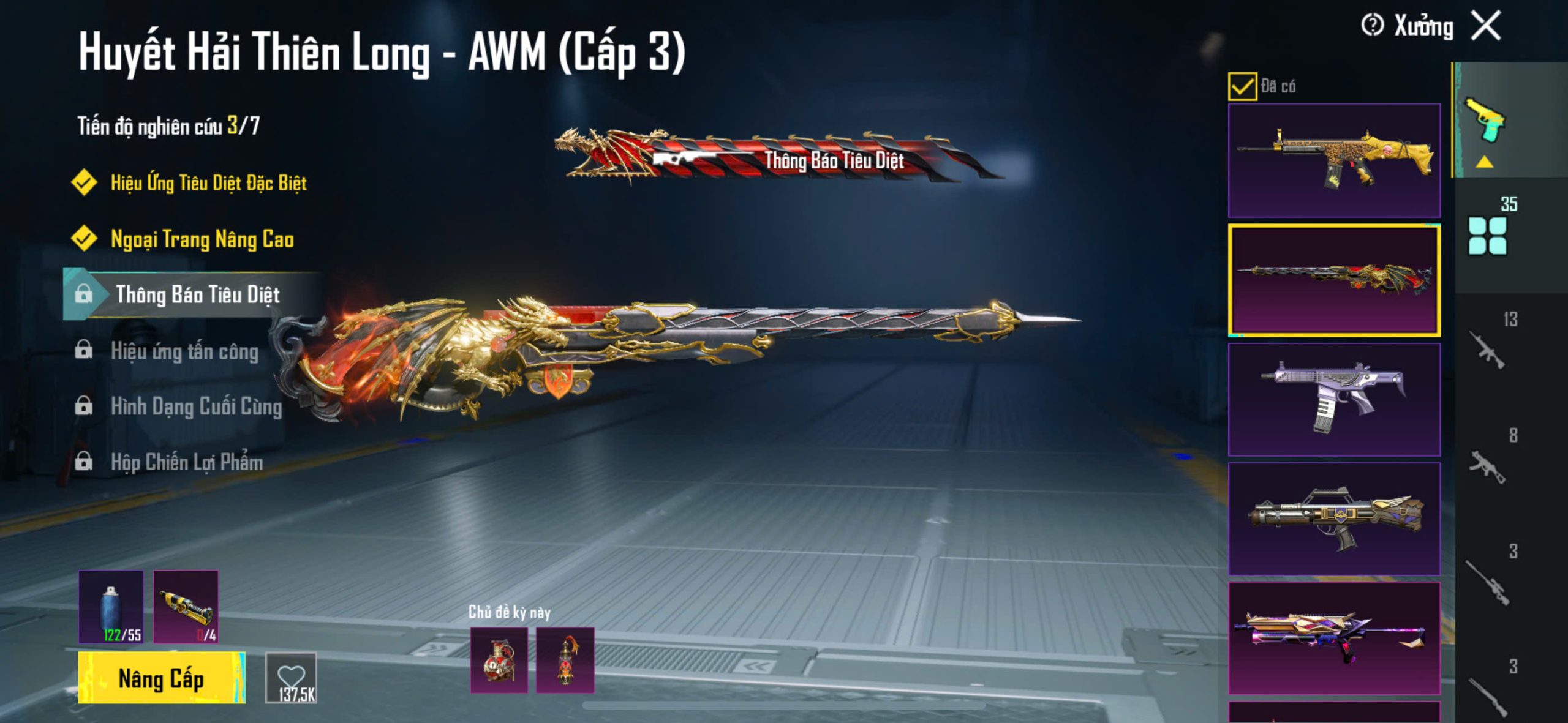1568x723 pixels.
Task: Select the red dragon AWM thumbnail
Action: pyautogui.click(x=1334, y=280)
